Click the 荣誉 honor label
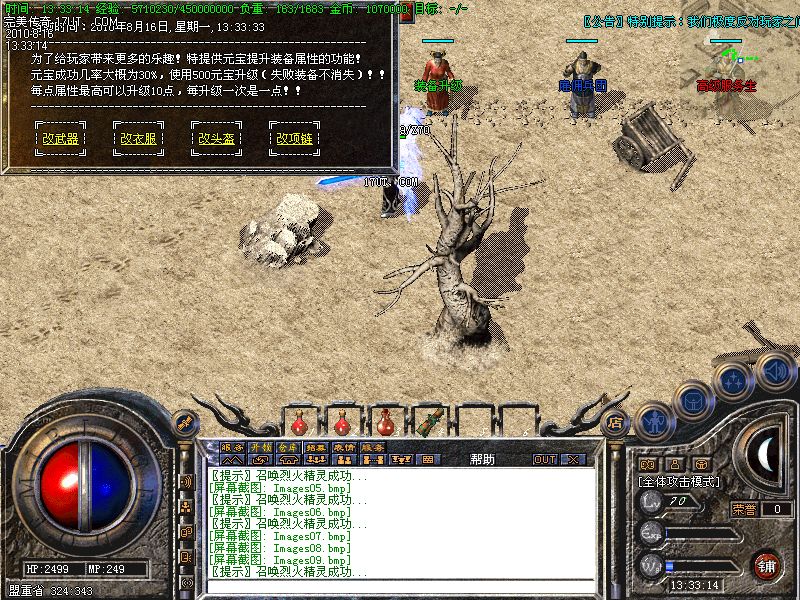The height and width of the screenshot is (600, 800). click(x=744, y=509)
